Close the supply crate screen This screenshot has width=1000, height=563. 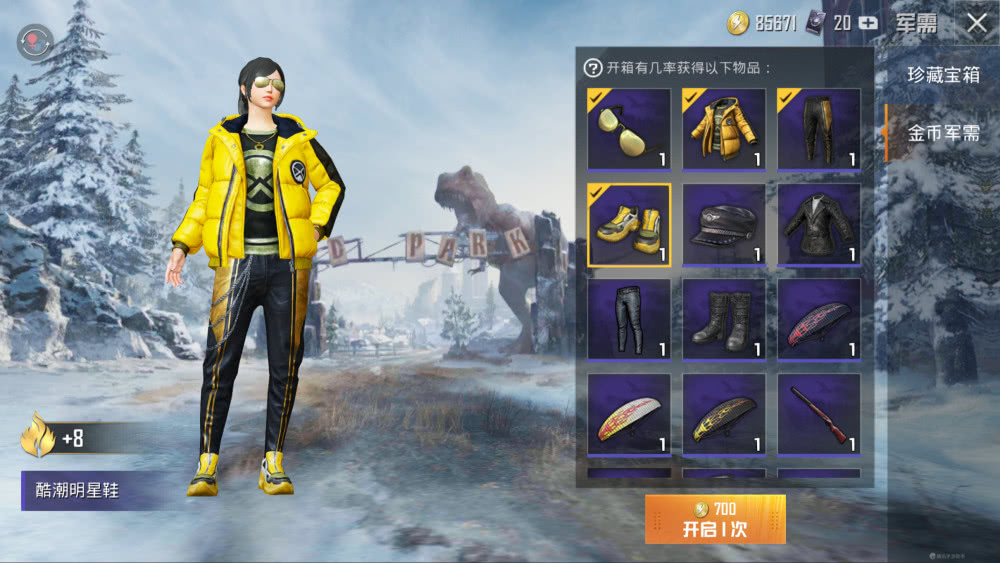click(x=976, y=23)
